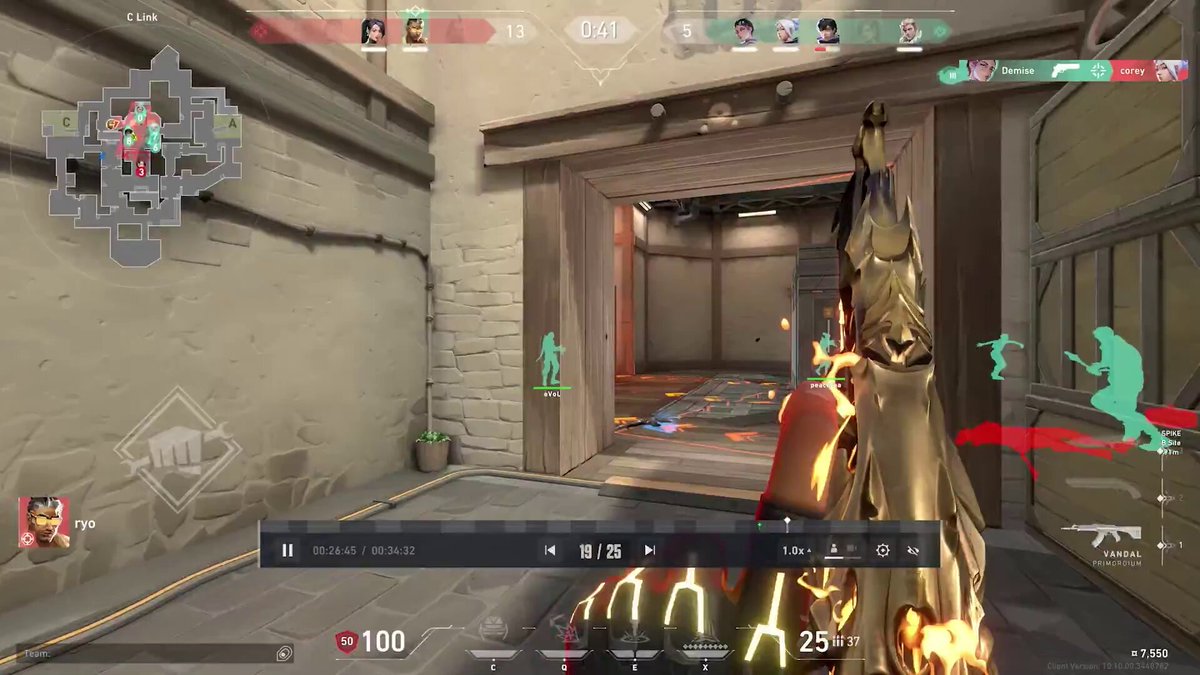Pause the replay playback
The height and width of the screenshot is (675, 1200).
[287, 550]
